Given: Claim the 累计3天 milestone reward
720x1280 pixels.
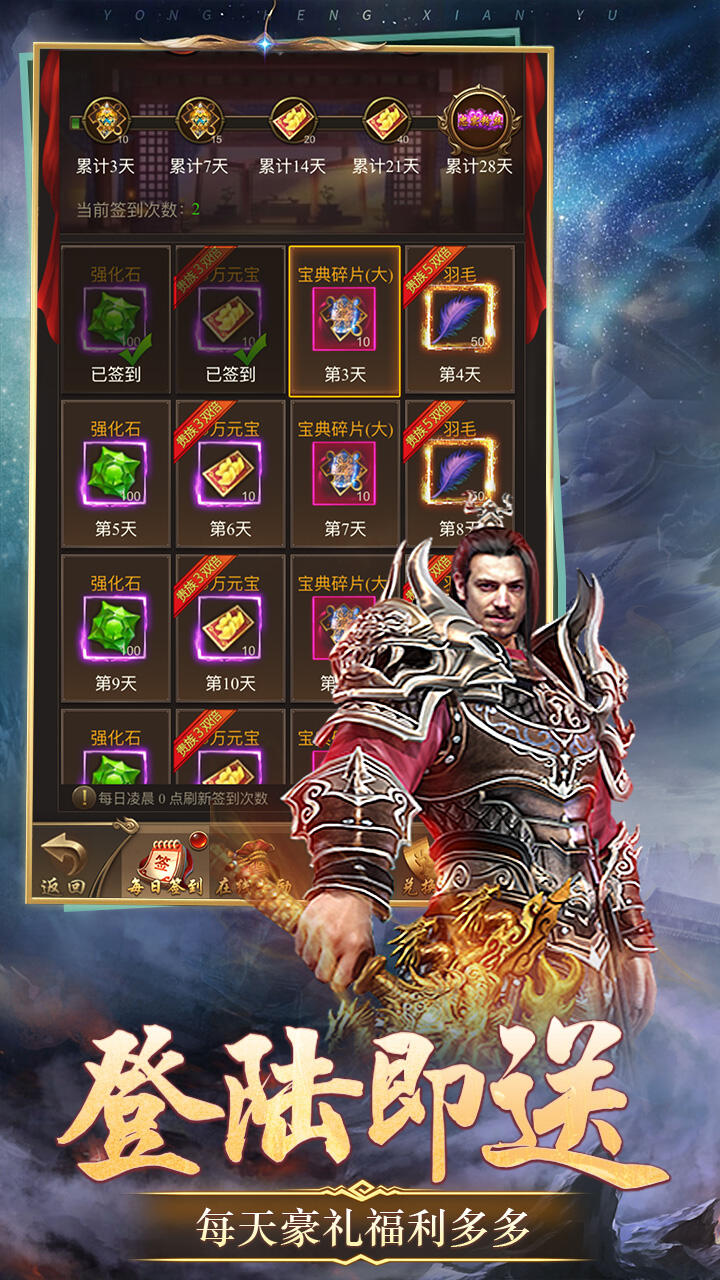Looking at the screenshot, I should (105, 122).
